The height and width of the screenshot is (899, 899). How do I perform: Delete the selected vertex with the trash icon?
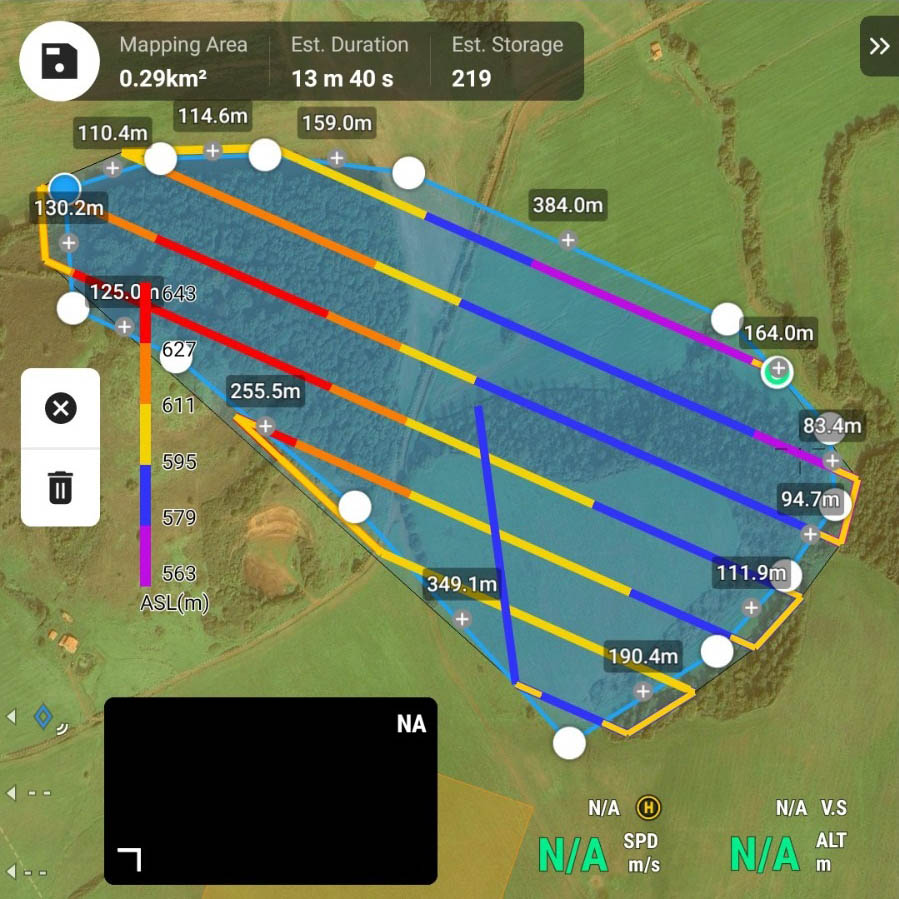61,488
